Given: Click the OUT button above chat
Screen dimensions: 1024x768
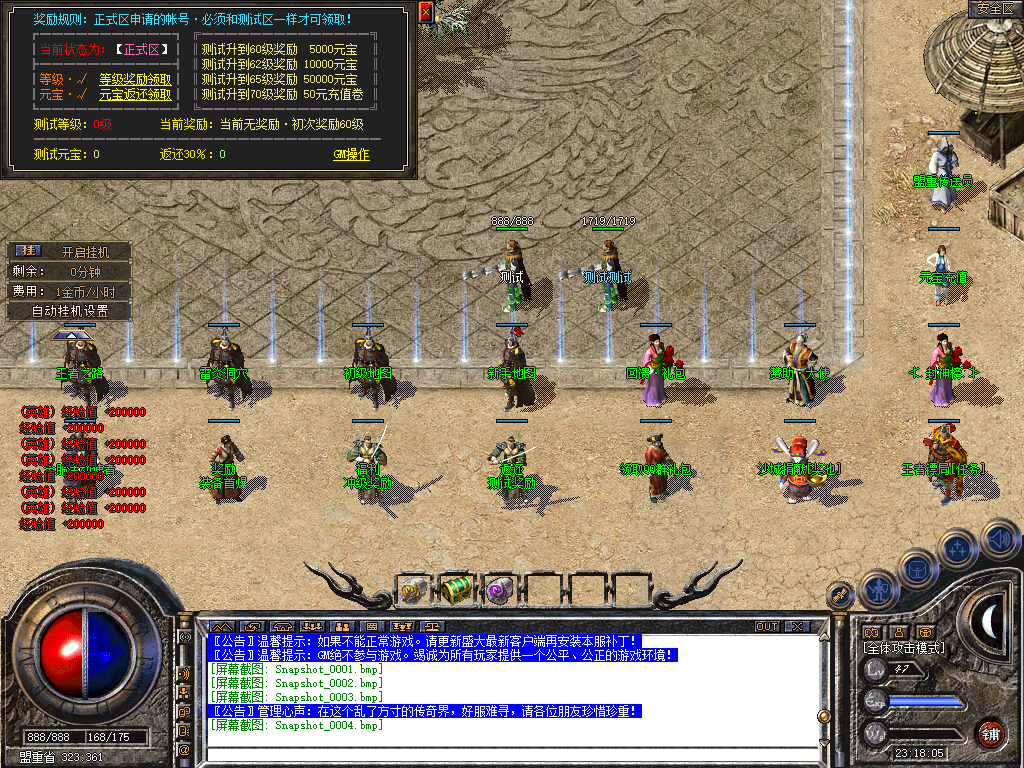Looking at the screenshot, I should click(x=766, y=627).
